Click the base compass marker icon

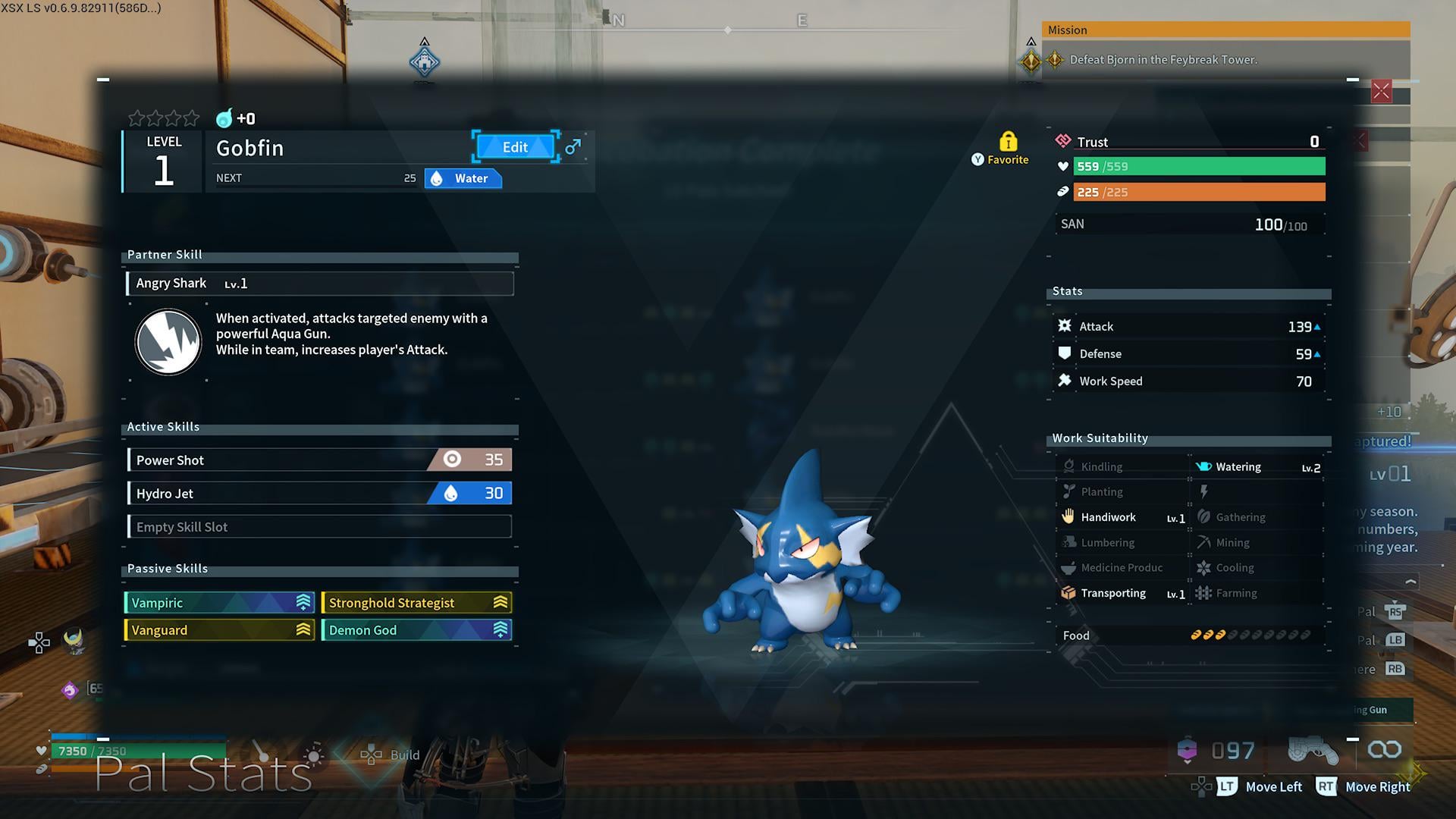pos(425,62)
